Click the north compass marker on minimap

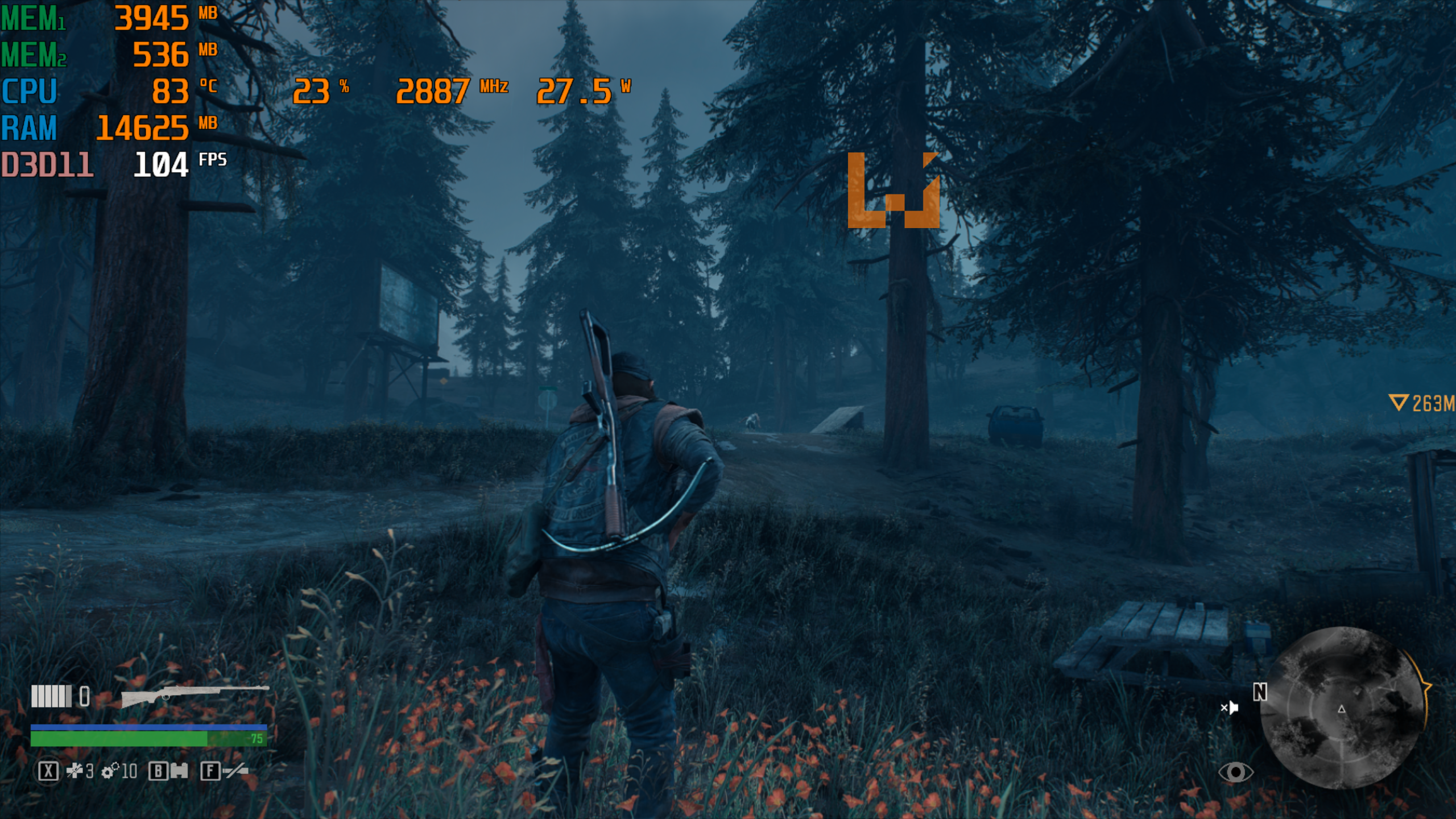tap(1260, 692)
